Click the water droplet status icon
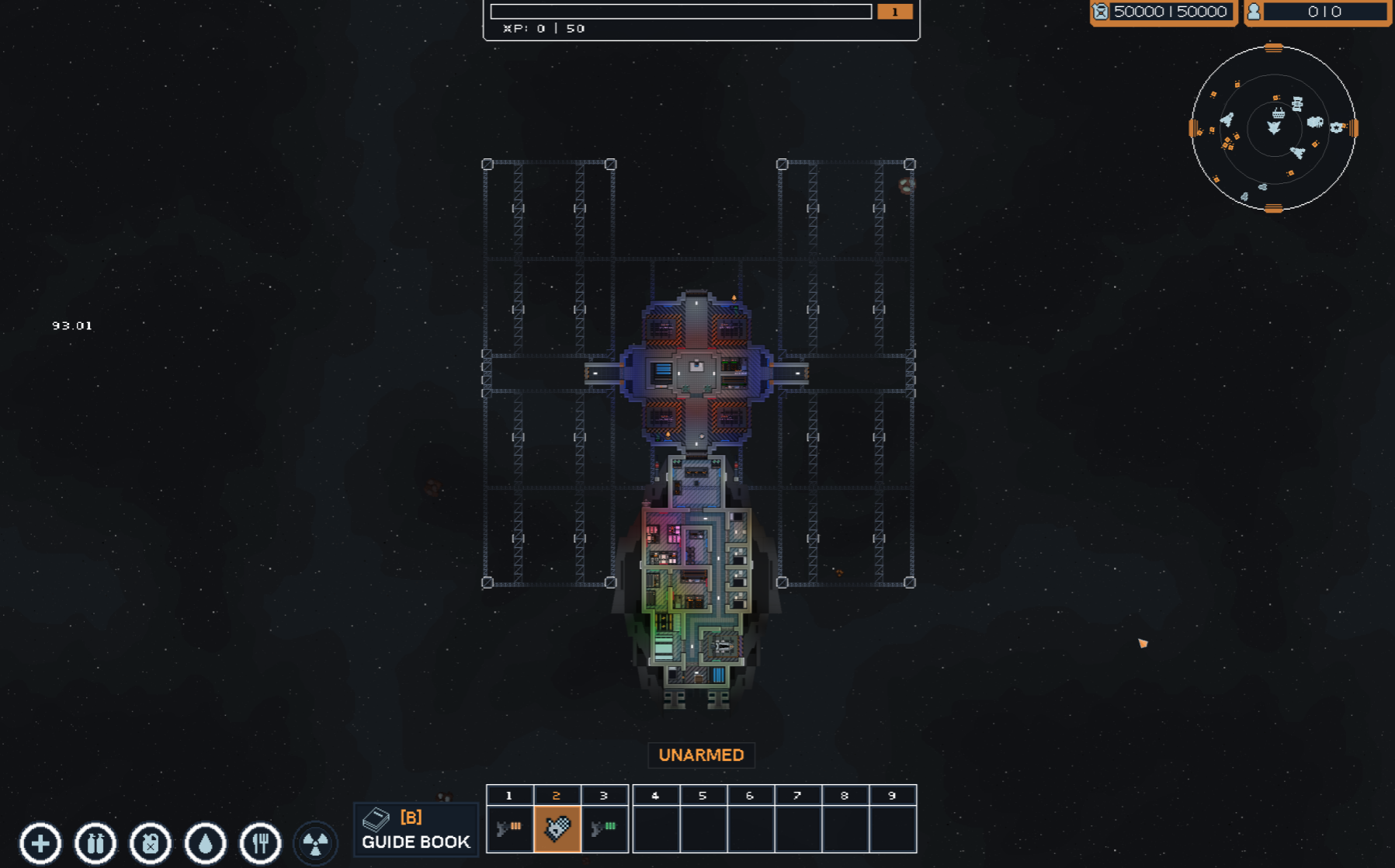1395x868 pixels. pyautogui.click(x=206, y=843)
